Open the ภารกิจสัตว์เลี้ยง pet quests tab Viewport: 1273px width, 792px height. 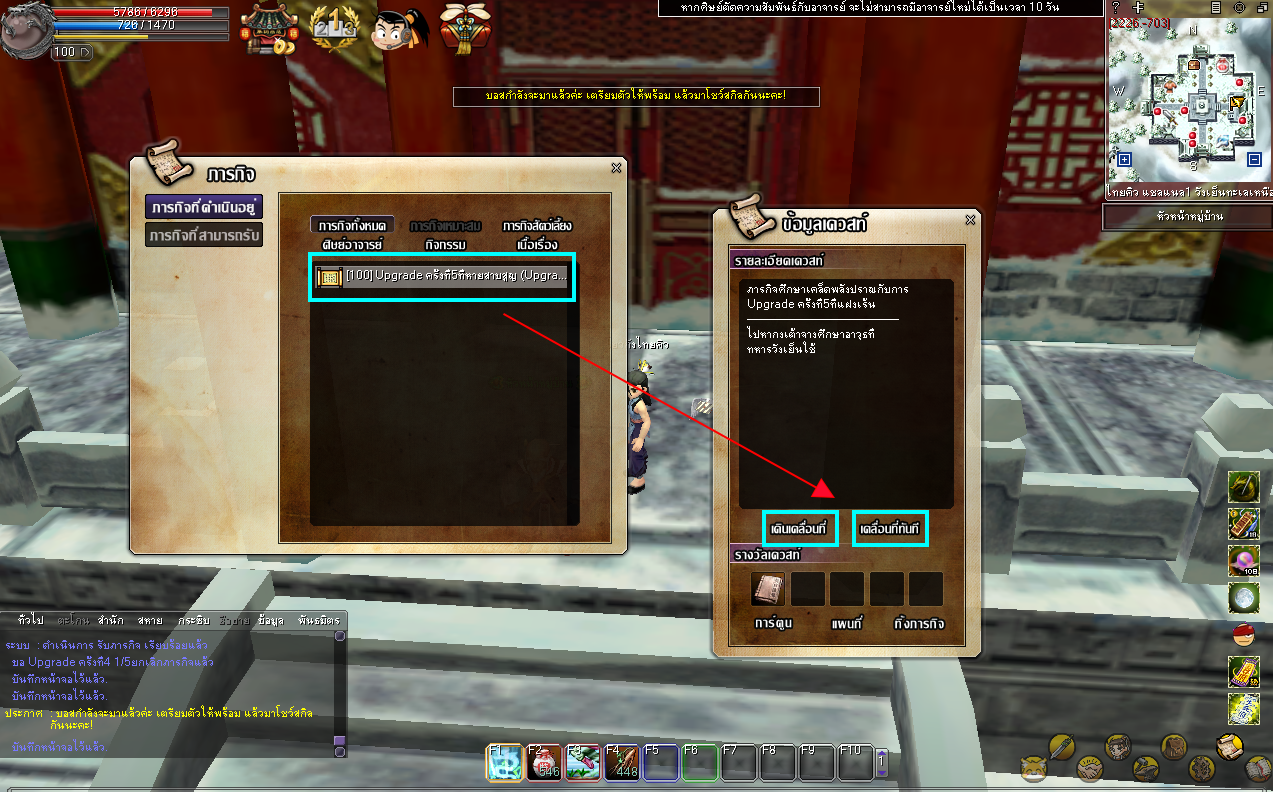(537, 226)
